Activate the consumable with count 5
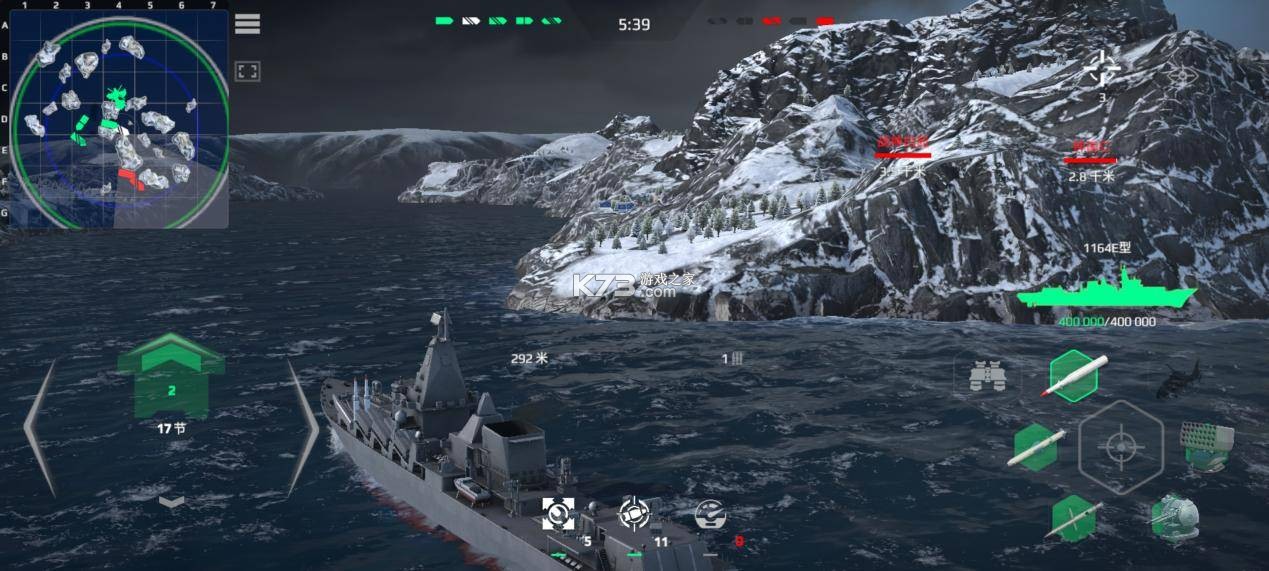This screenshot has height=571, width=1269. point(558,513)
